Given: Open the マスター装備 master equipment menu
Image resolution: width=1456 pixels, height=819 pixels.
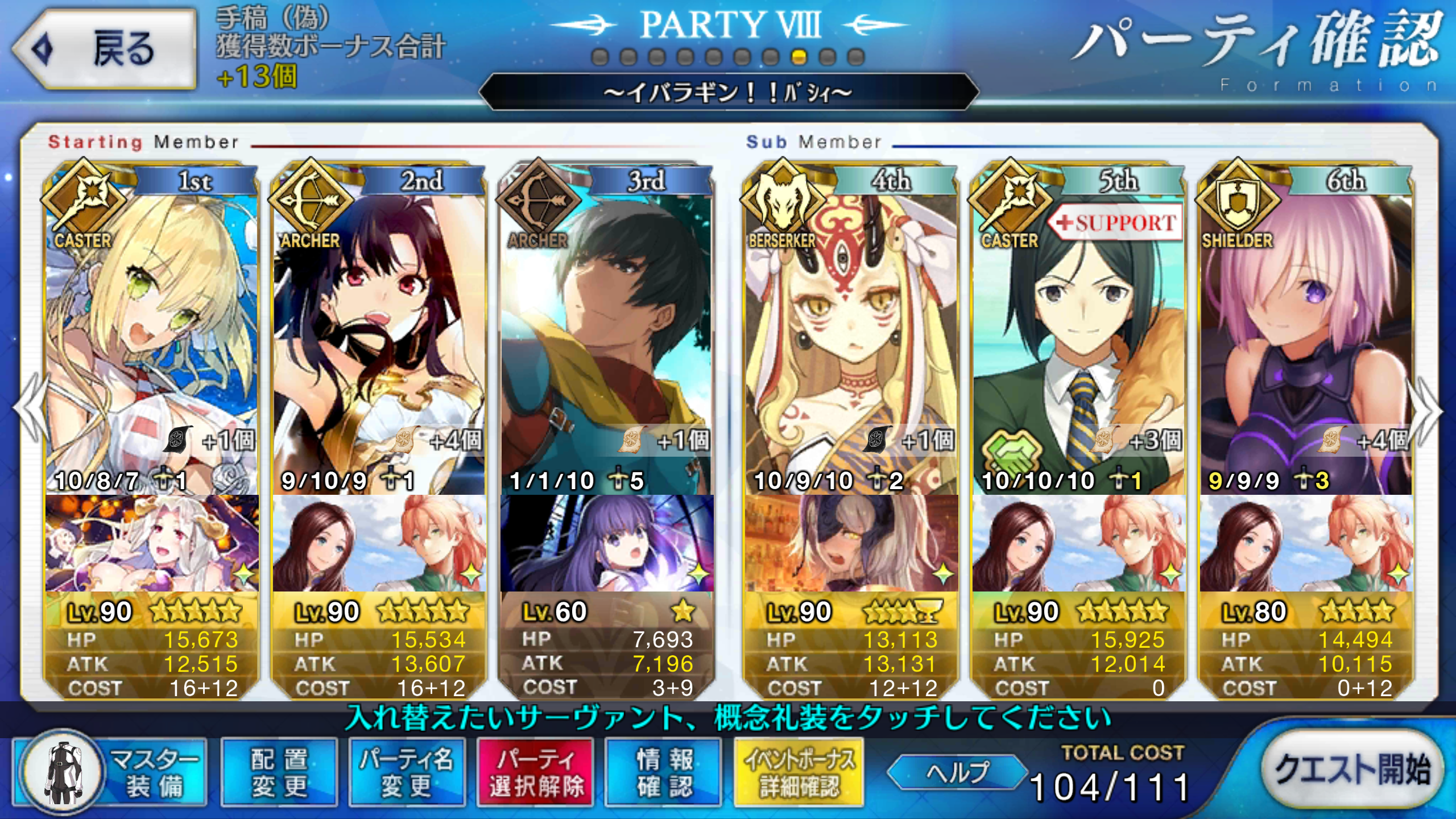Looking at the screenshot, I should (111, 772).
